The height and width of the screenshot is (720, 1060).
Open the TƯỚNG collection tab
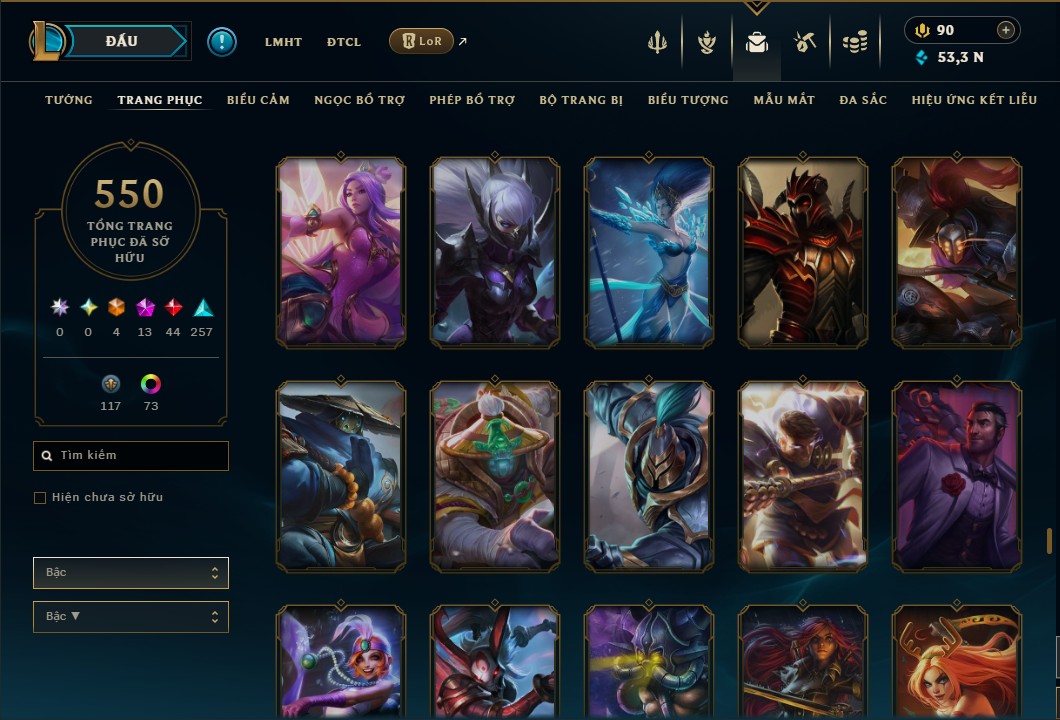tap(69, 100)
